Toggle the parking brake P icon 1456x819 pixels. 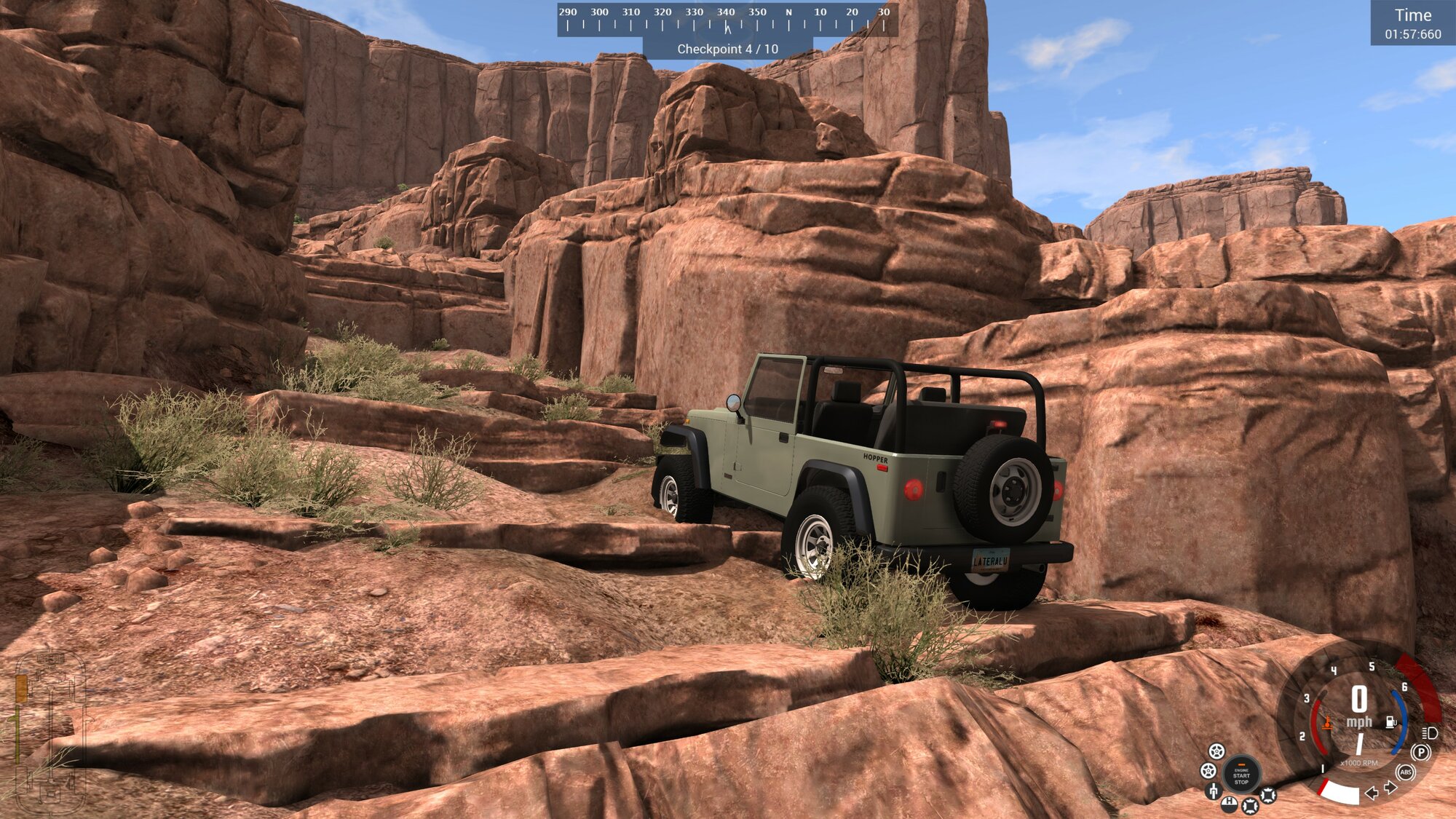click(1420, 752)
